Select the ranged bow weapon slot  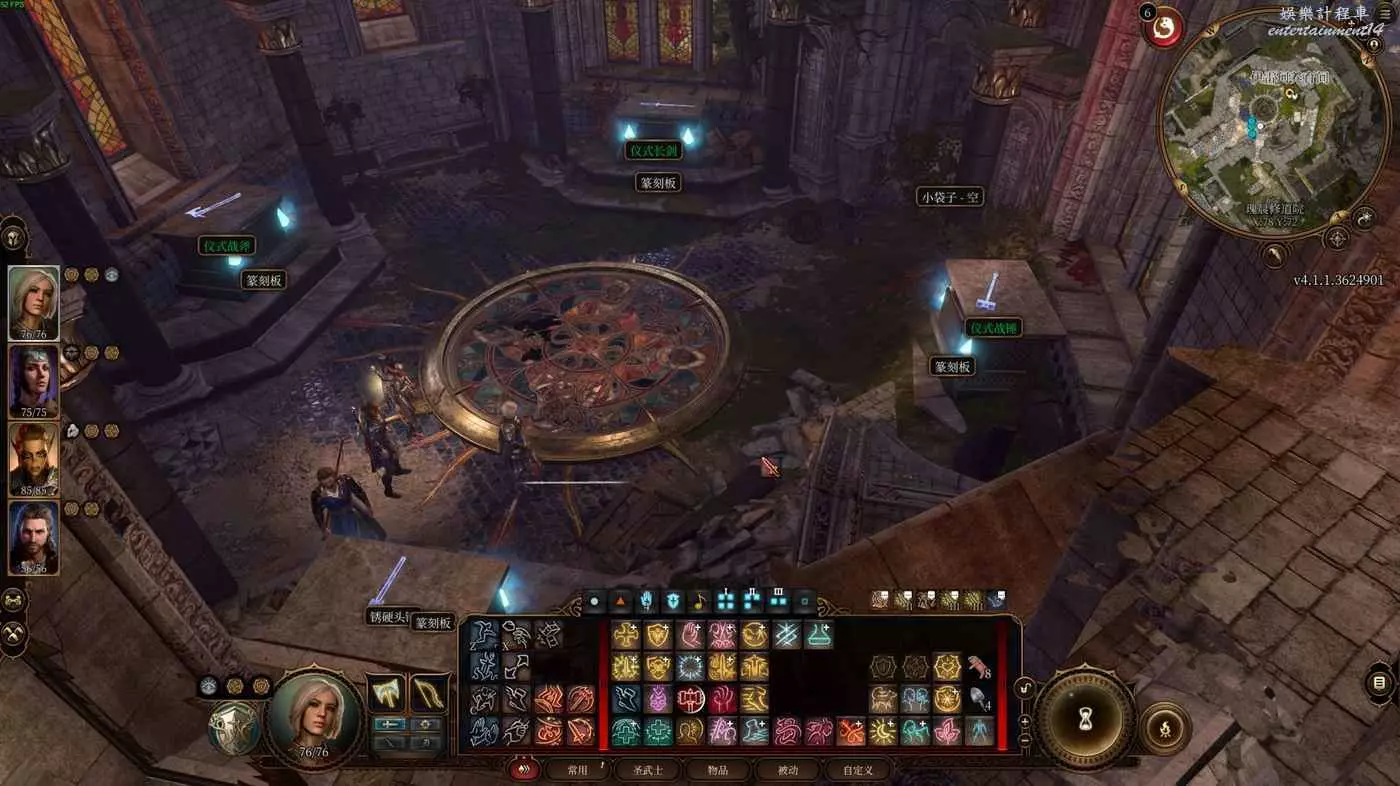tap(428, 692)
